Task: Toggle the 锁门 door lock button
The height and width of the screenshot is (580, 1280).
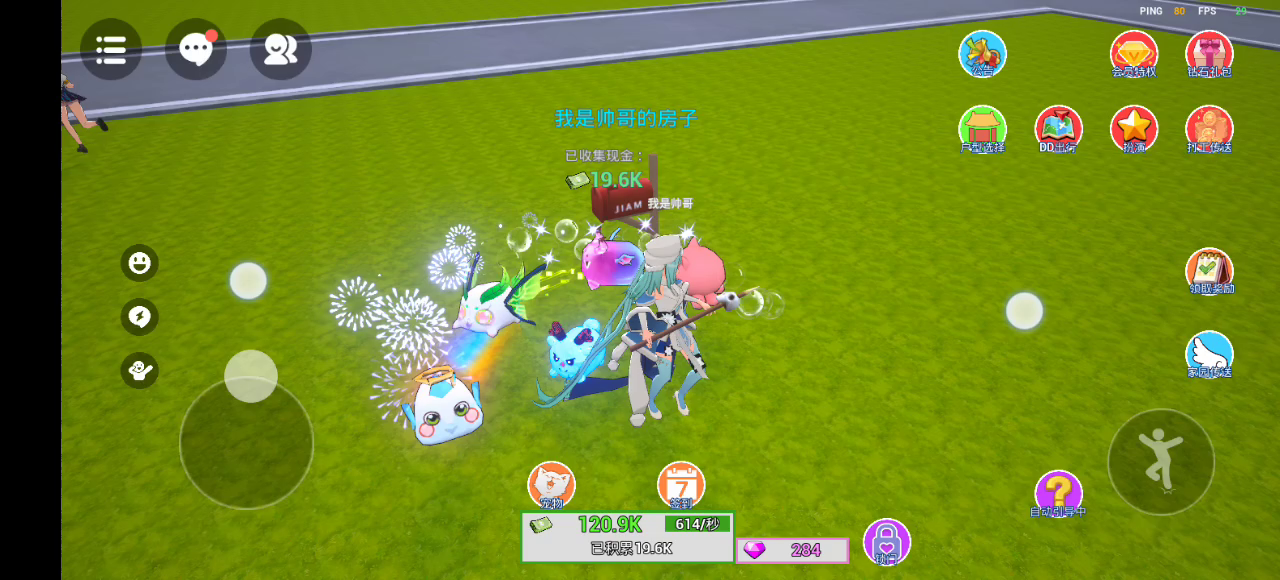Action: [x=886, y=541]
